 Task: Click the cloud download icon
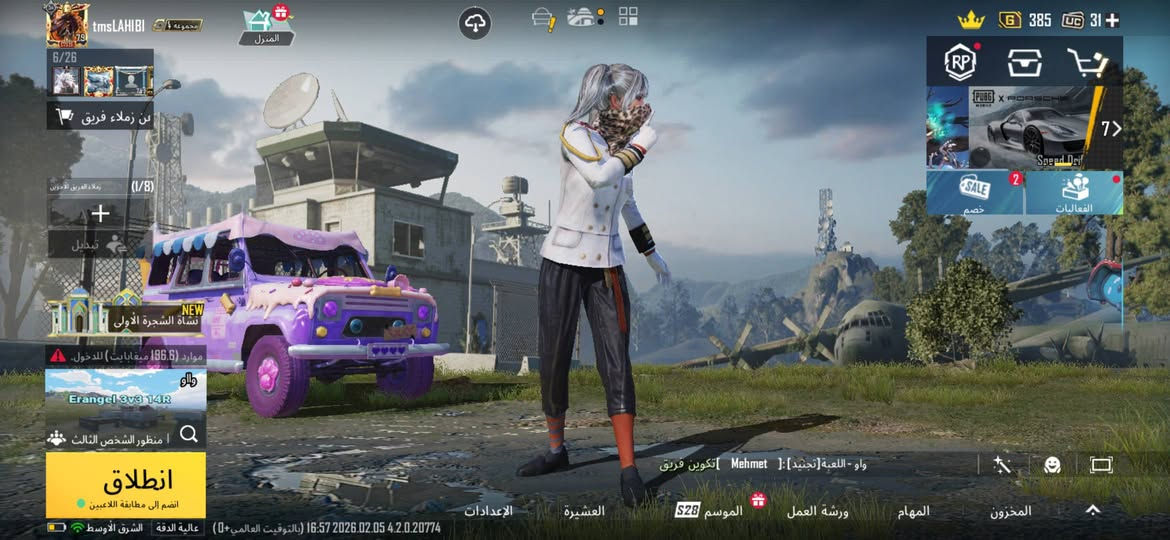click(475, 24)
